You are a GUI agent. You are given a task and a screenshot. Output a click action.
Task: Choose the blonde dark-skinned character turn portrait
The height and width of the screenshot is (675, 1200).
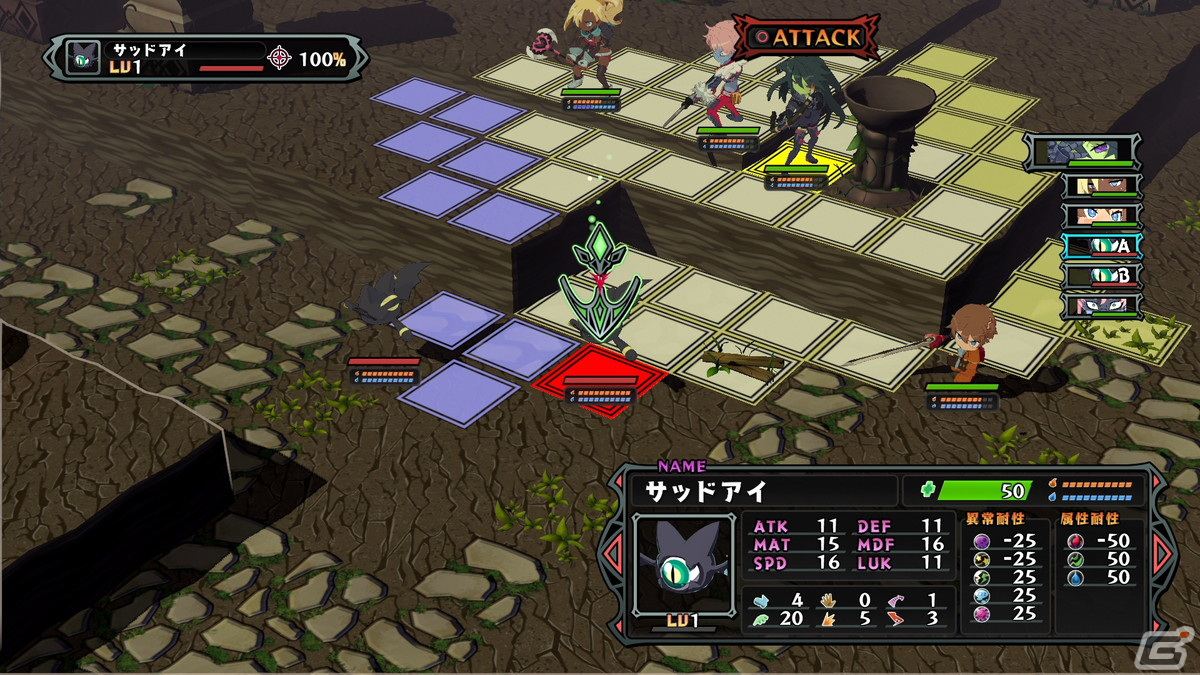pyautogui.click(x=1101, y=186)
